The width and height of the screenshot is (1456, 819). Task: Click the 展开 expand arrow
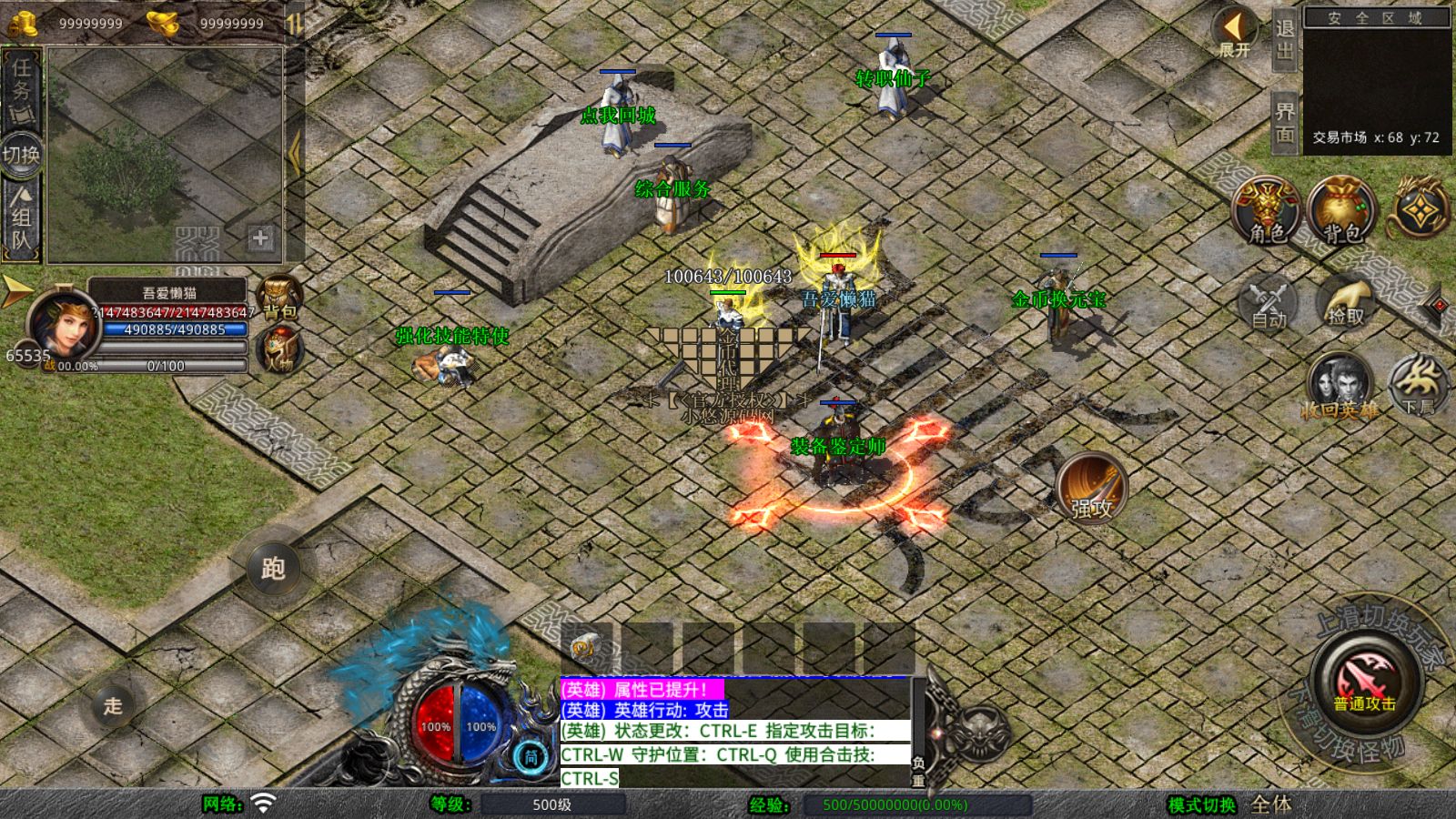[x=1234, y=31]
